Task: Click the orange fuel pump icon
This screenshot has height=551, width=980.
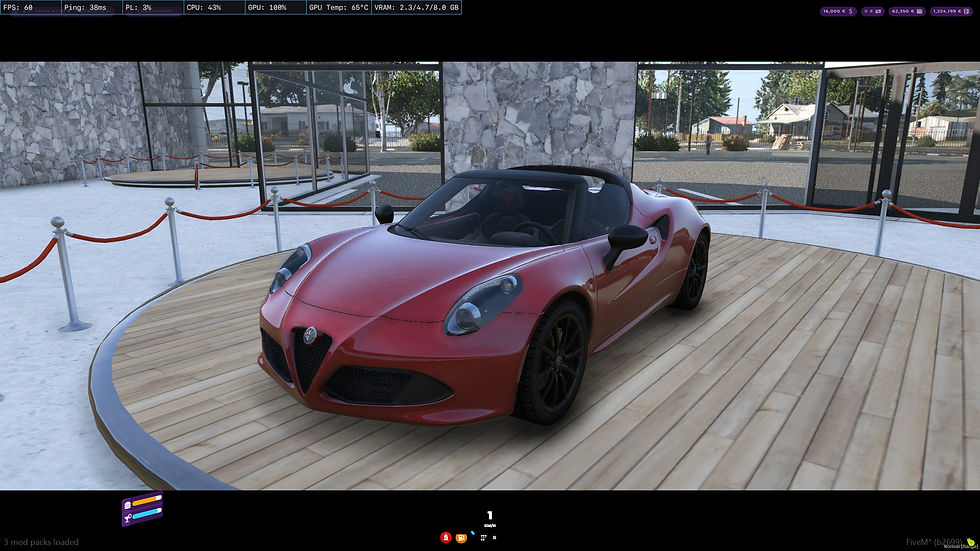Action: tap(461, 537)
